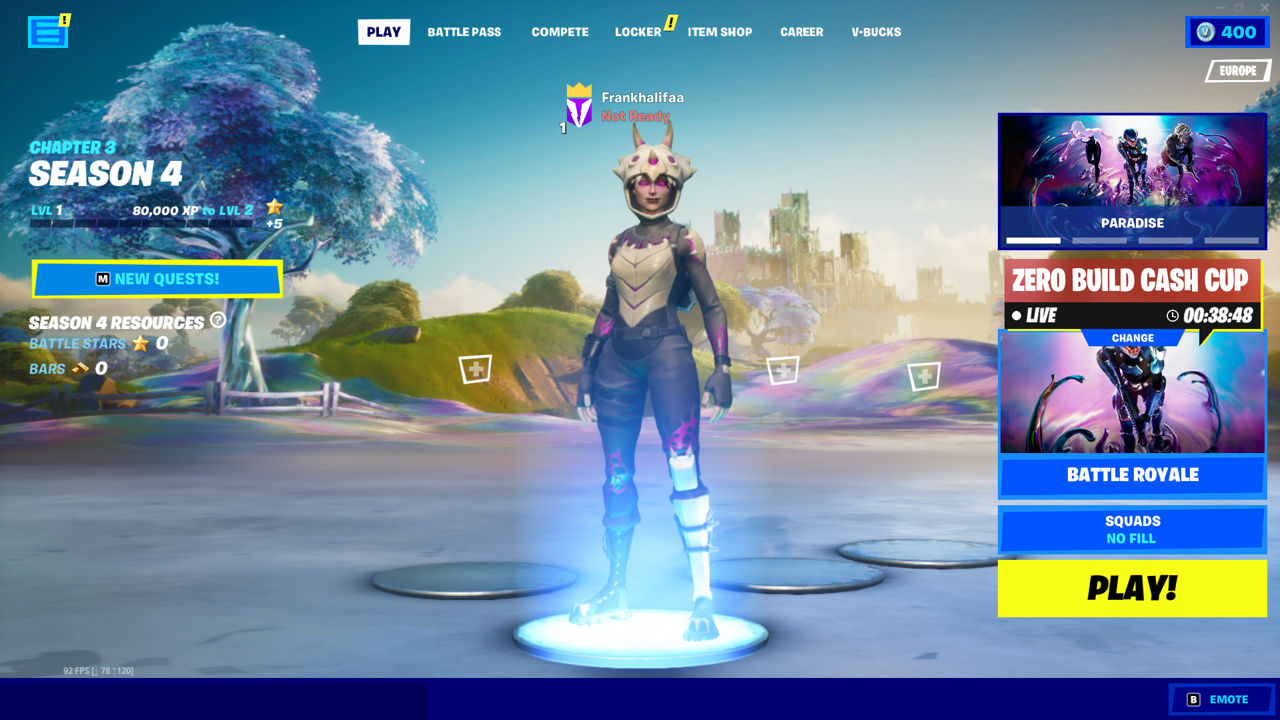The height and width of the screenshot is (720, 1280).
Task: Click CHANGE to switch game mode
Action: (x=1131, y=337)
